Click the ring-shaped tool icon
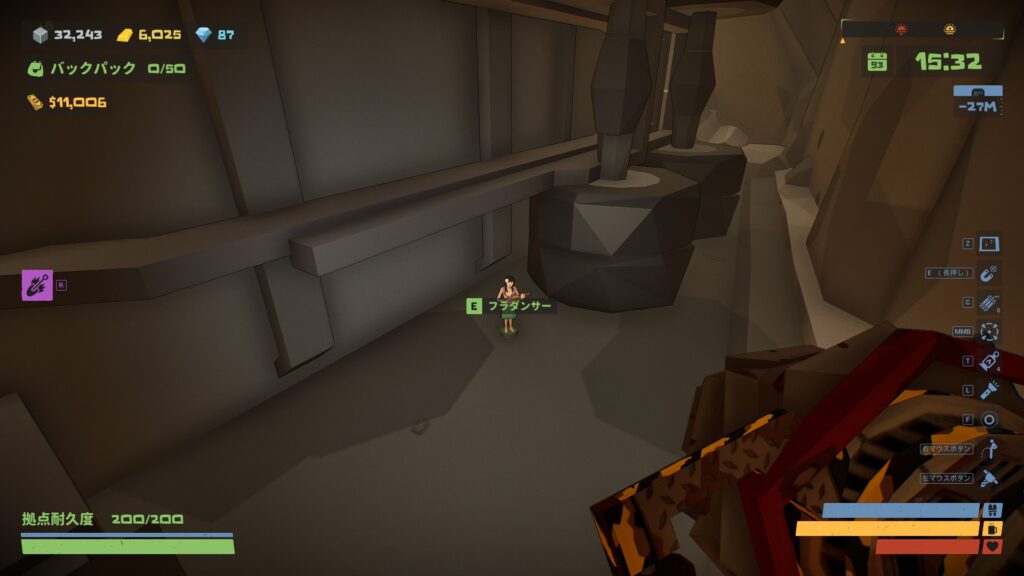 click(x=989, y=420)
